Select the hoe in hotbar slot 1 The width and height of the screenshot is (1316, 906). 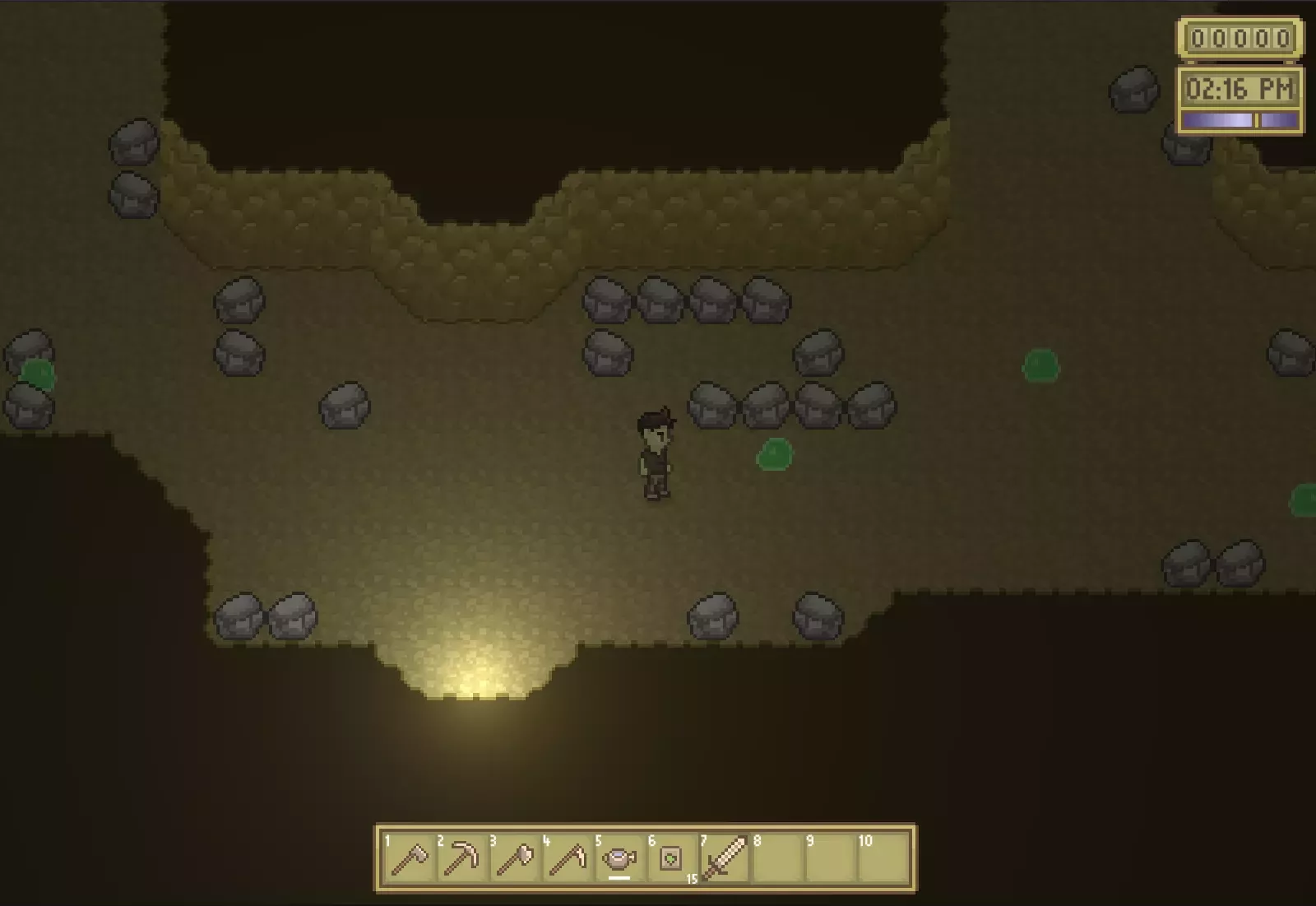click(408, 859)
